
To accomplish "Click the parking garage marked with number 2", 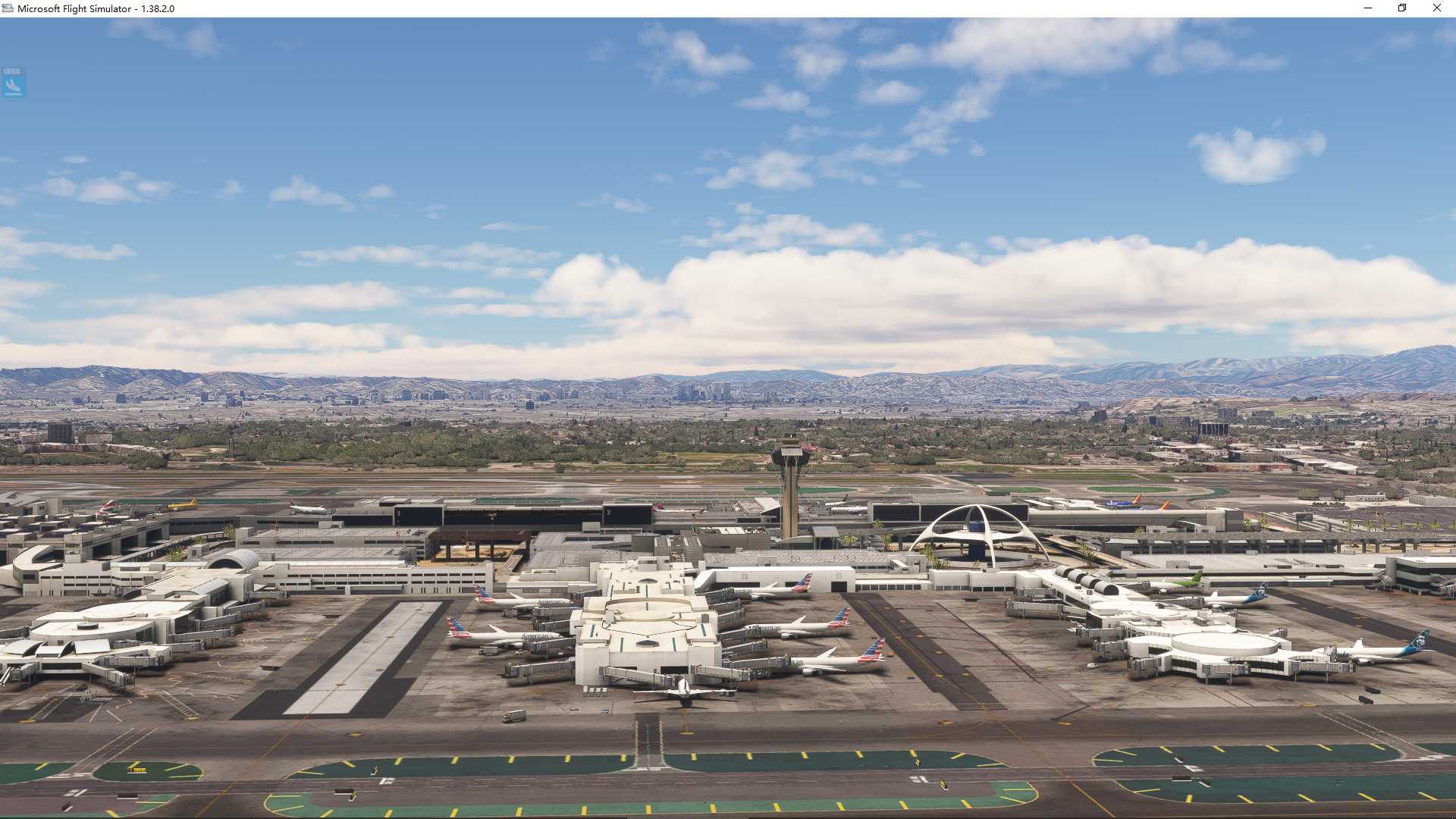I will (609, 513).
